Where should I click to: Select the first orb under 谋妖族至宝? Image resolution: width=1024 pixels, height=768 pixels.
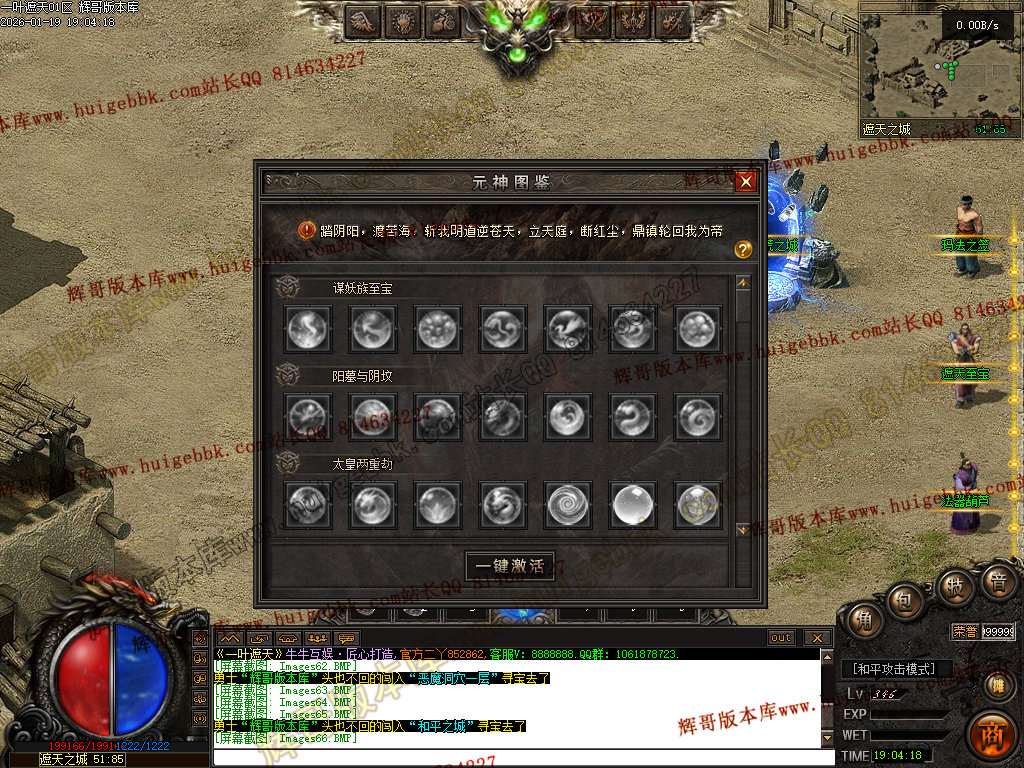(307, 328)
